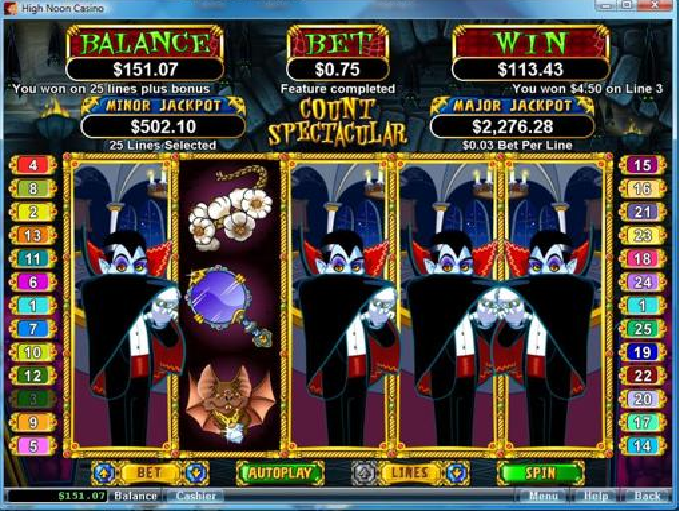Open the Cashier
The image size is (679, 512).
(x=196, y=495)
